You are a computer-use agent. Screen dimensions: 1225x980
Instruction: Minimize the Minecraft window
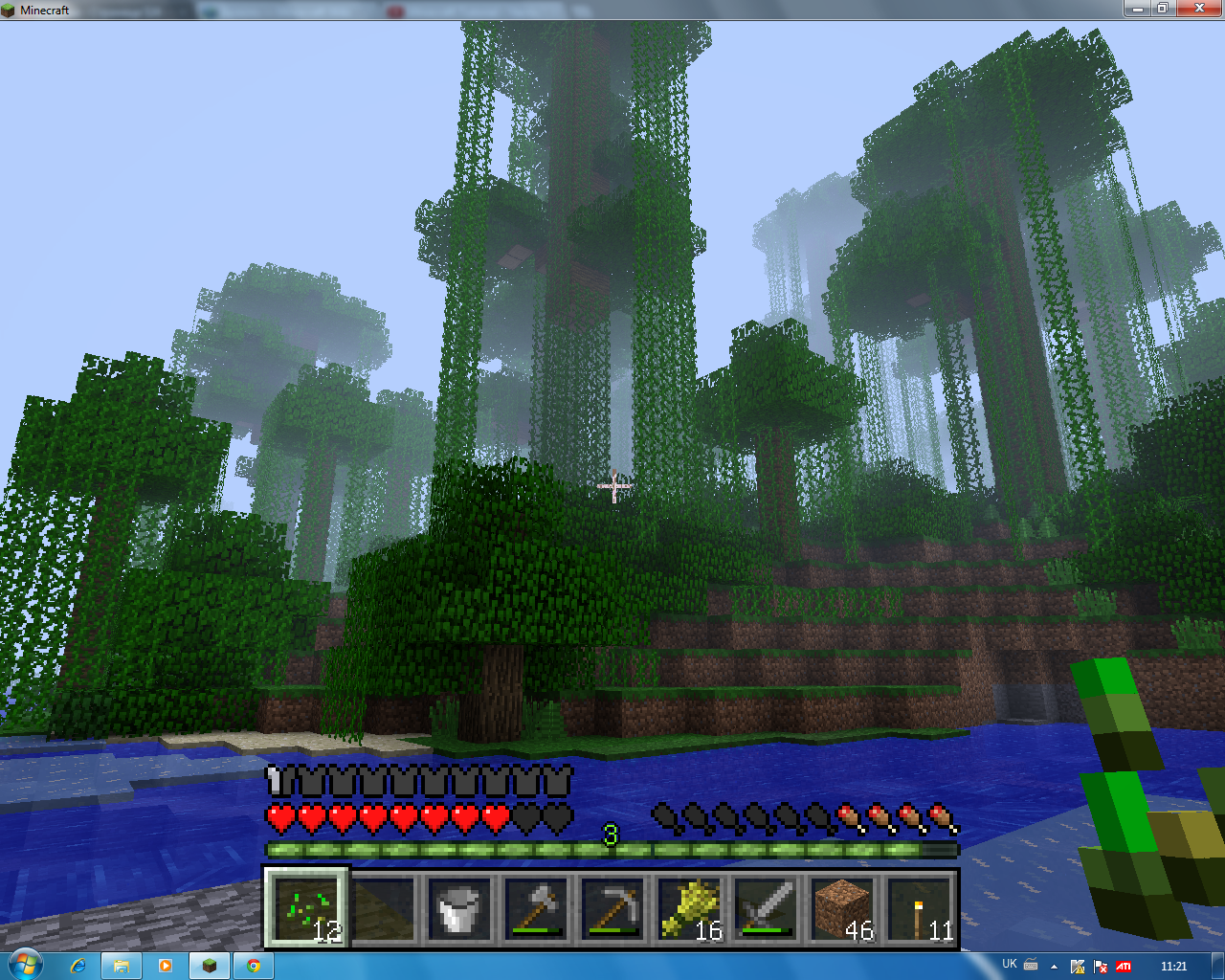(1137, 9)
